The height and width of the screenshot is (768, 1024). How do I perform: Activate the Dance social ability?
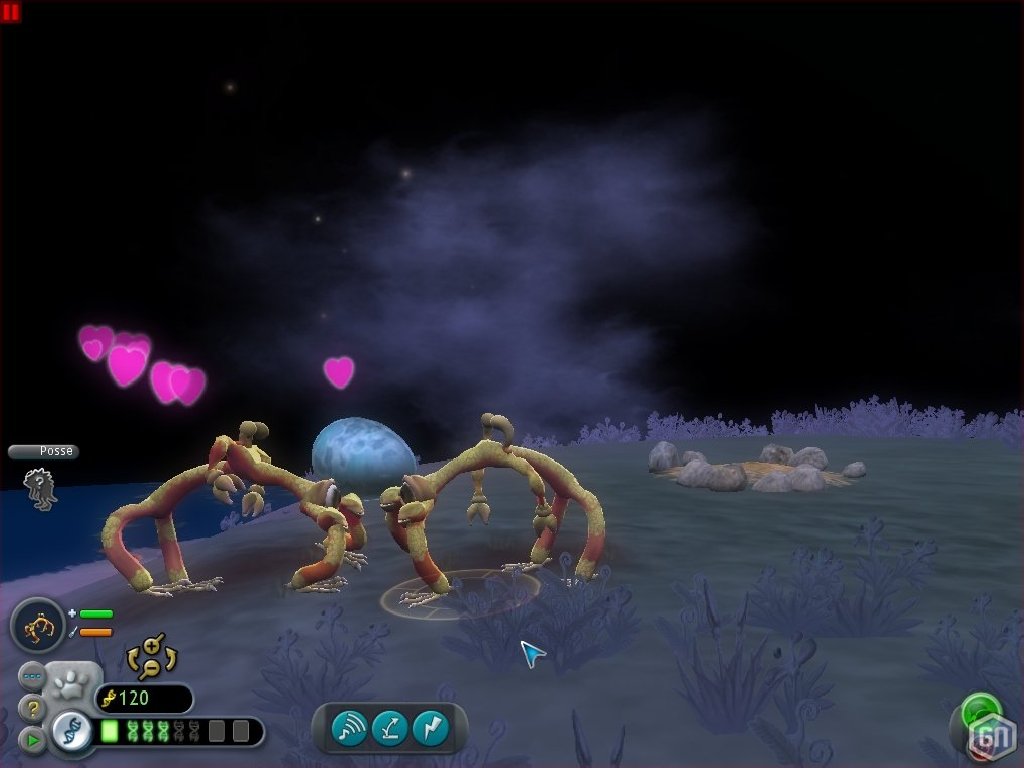click(x=390, y=728)
